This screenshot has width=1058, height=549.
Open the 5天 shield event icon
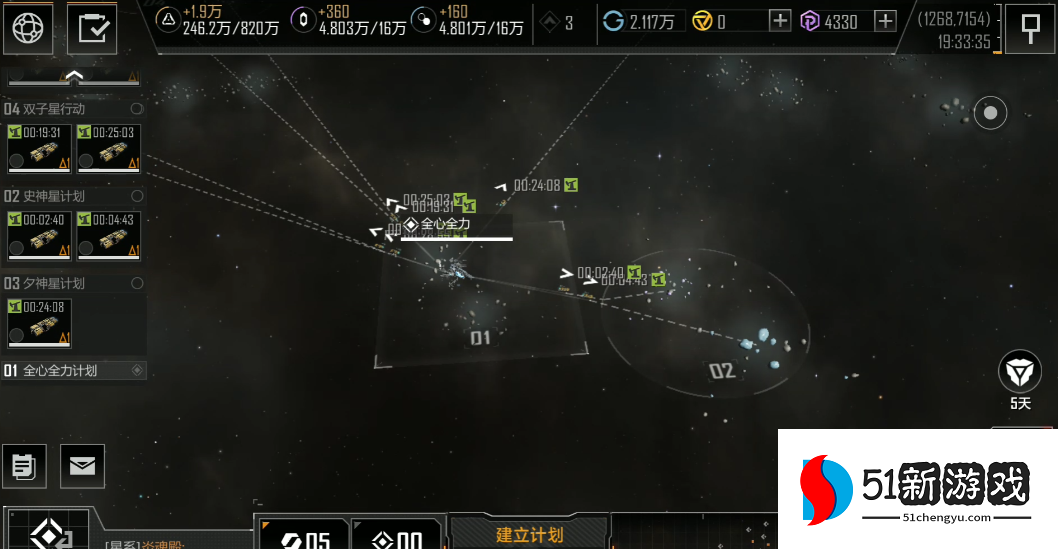(1019, 373)
